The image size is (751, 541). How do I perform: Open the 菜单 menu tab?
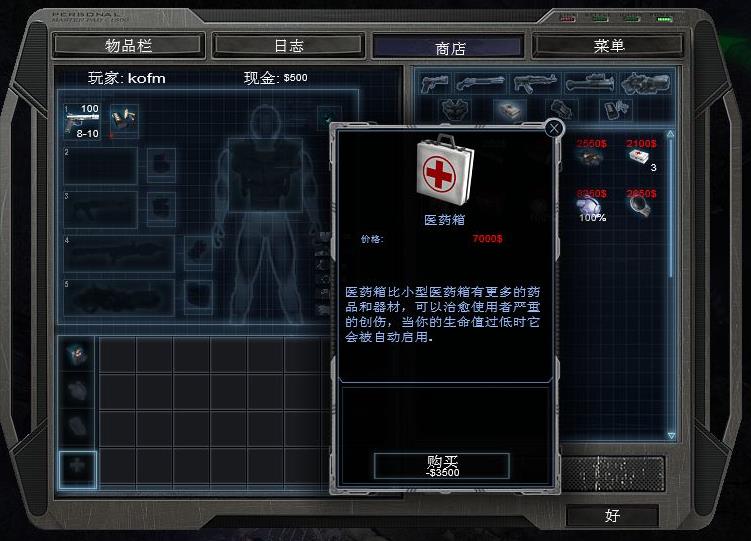[609, 45]
